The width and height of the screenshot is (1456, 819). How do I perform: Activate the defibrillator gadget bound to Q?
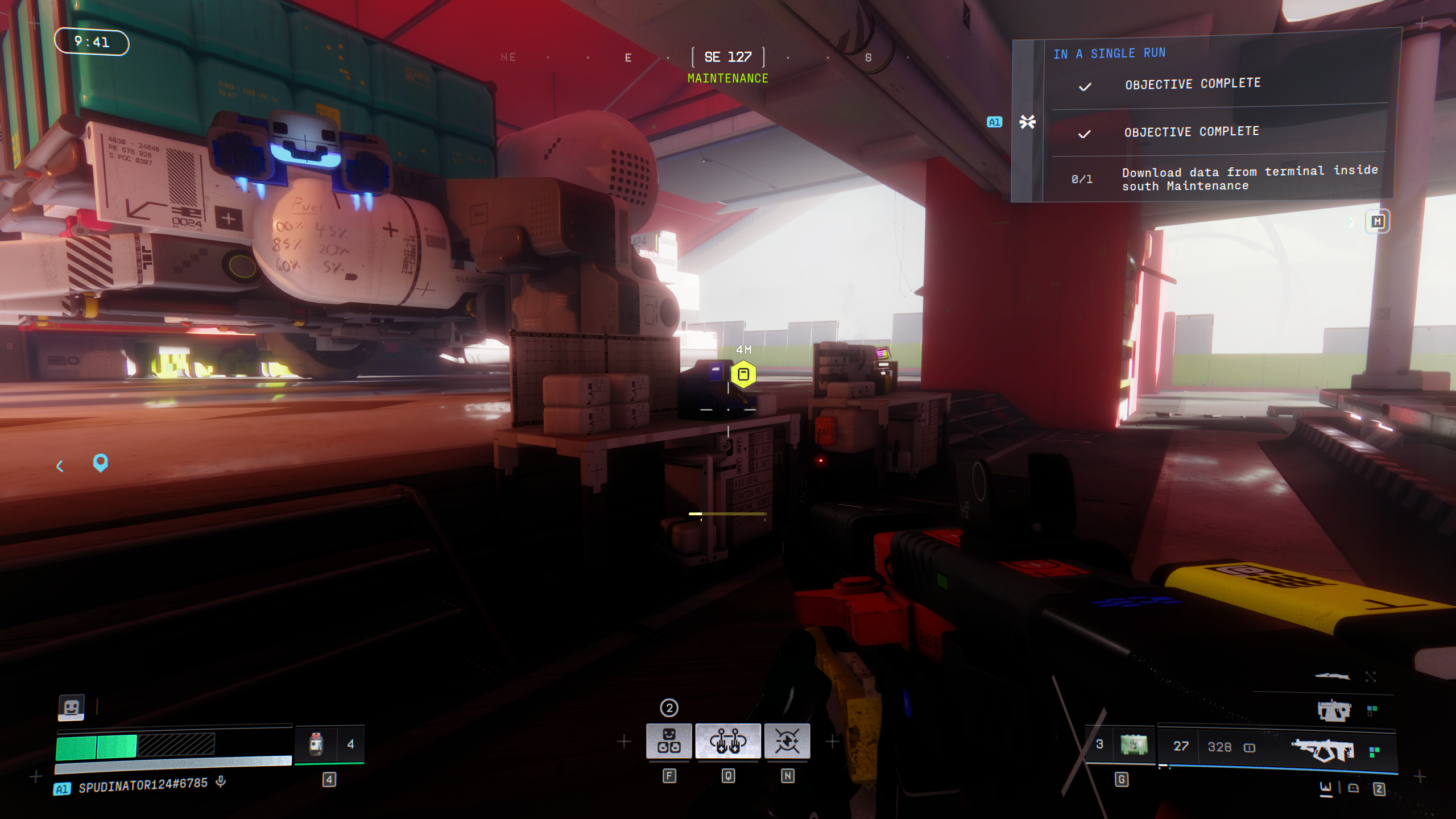[729, 741]
